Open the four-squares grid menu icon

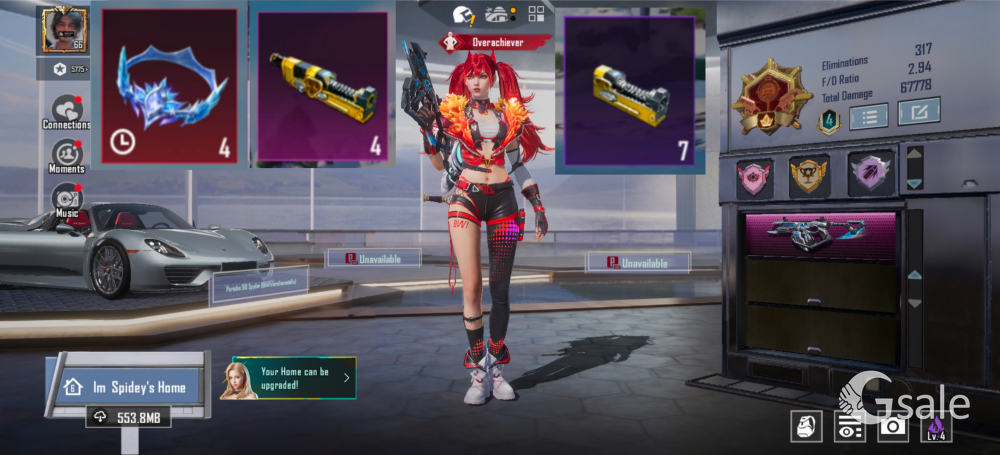coord(536,14)
